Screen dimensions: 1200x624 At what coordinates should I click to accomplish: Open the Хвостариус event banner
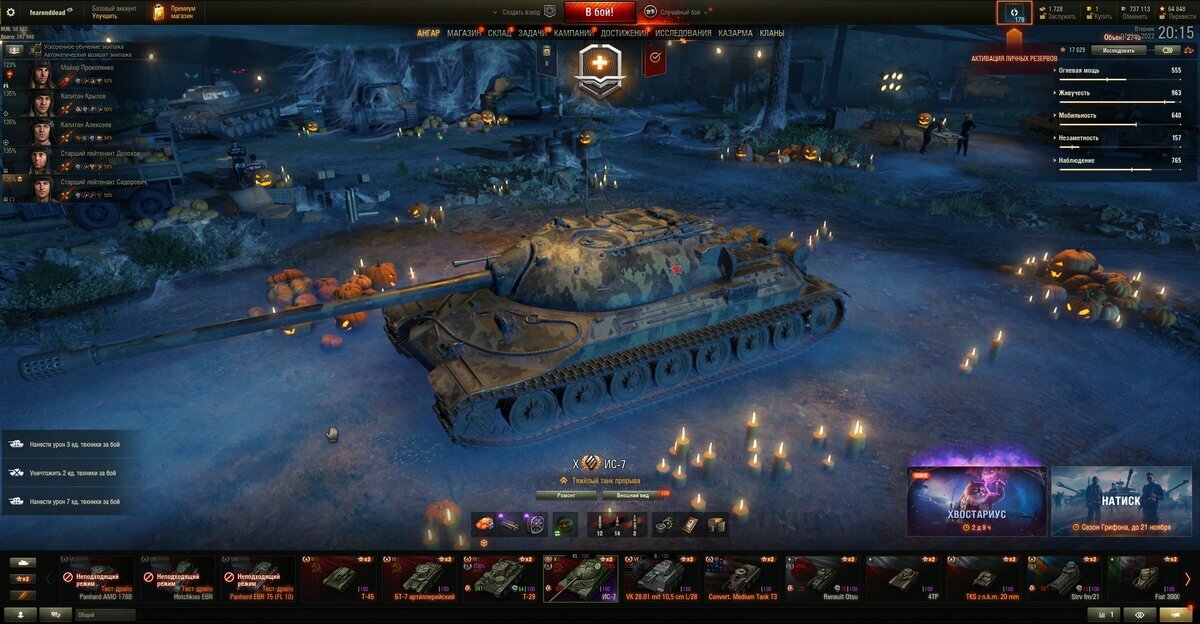976,500
